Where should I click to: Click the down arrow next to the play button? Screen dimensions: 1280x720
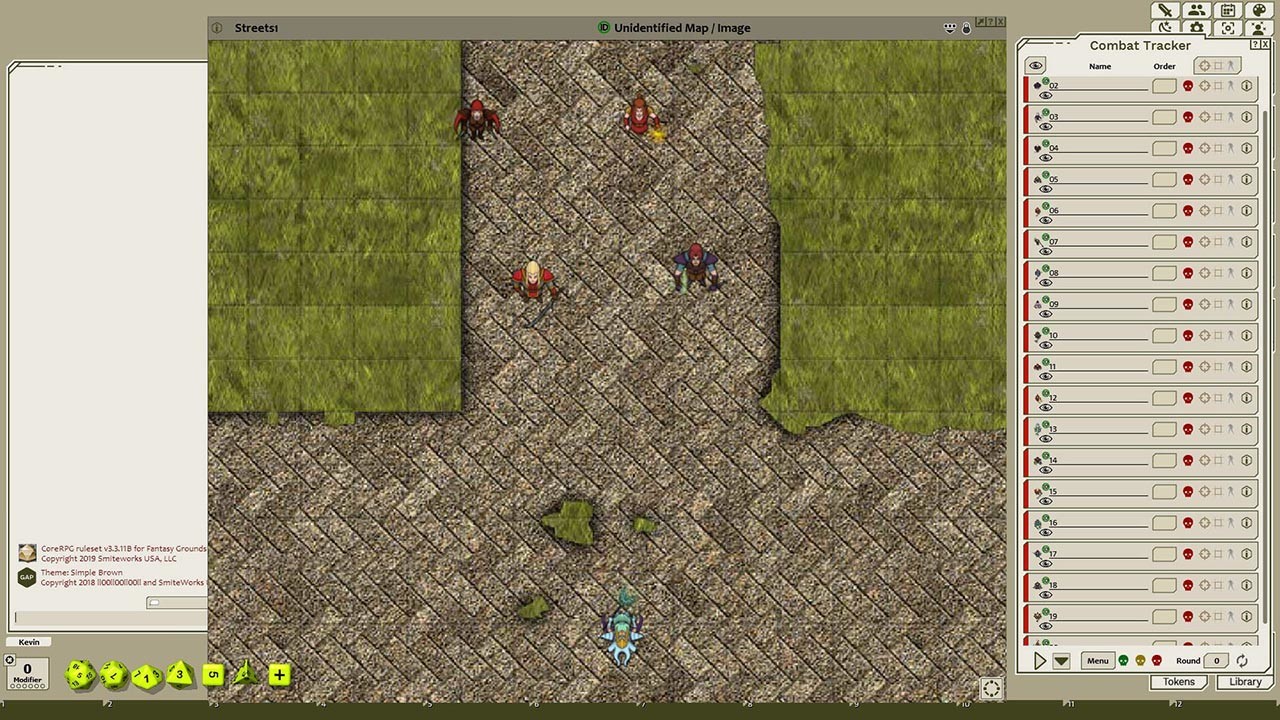click(1060, 660)
